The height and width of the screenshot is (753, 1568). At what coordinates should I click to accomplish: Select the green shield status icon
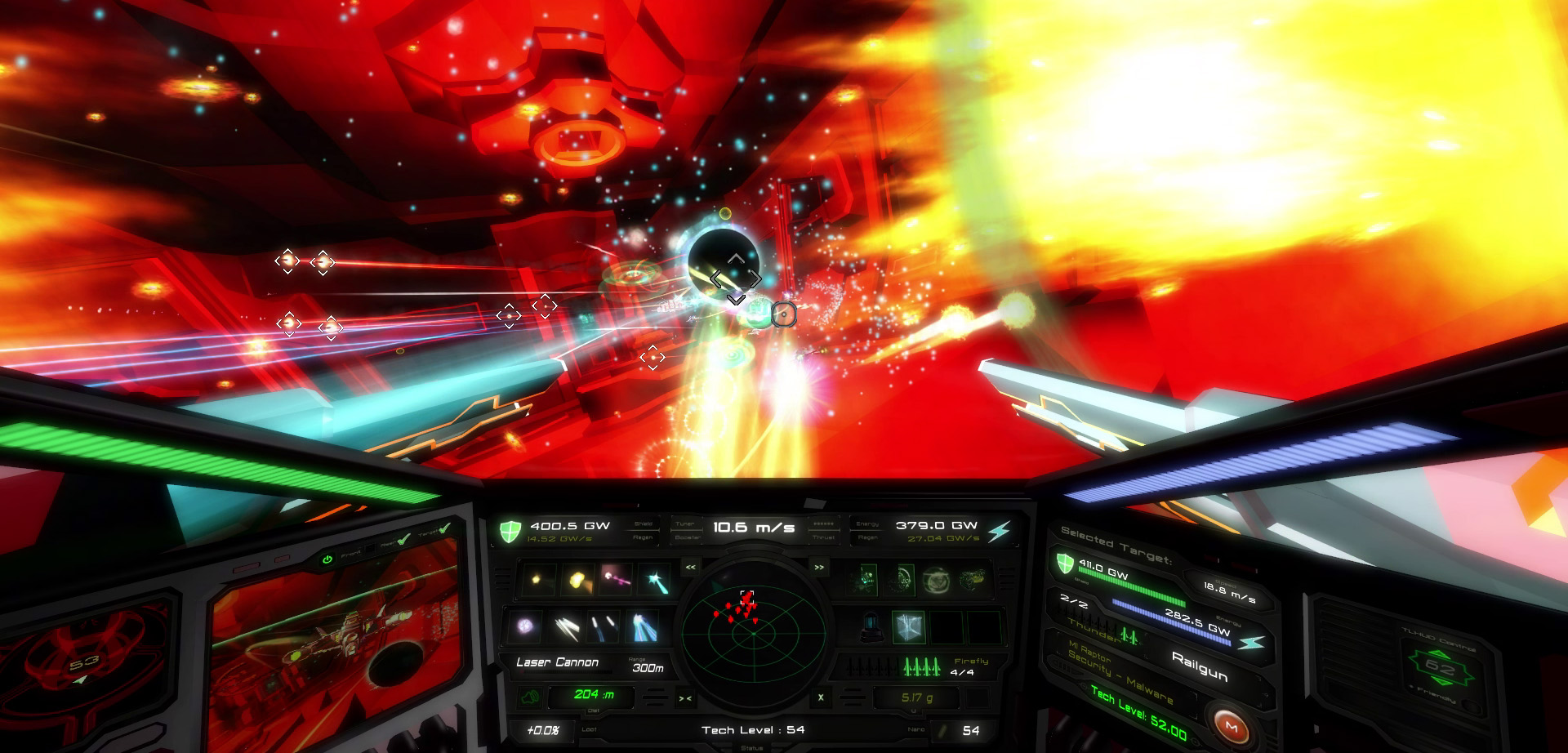(x=510, y=530)
